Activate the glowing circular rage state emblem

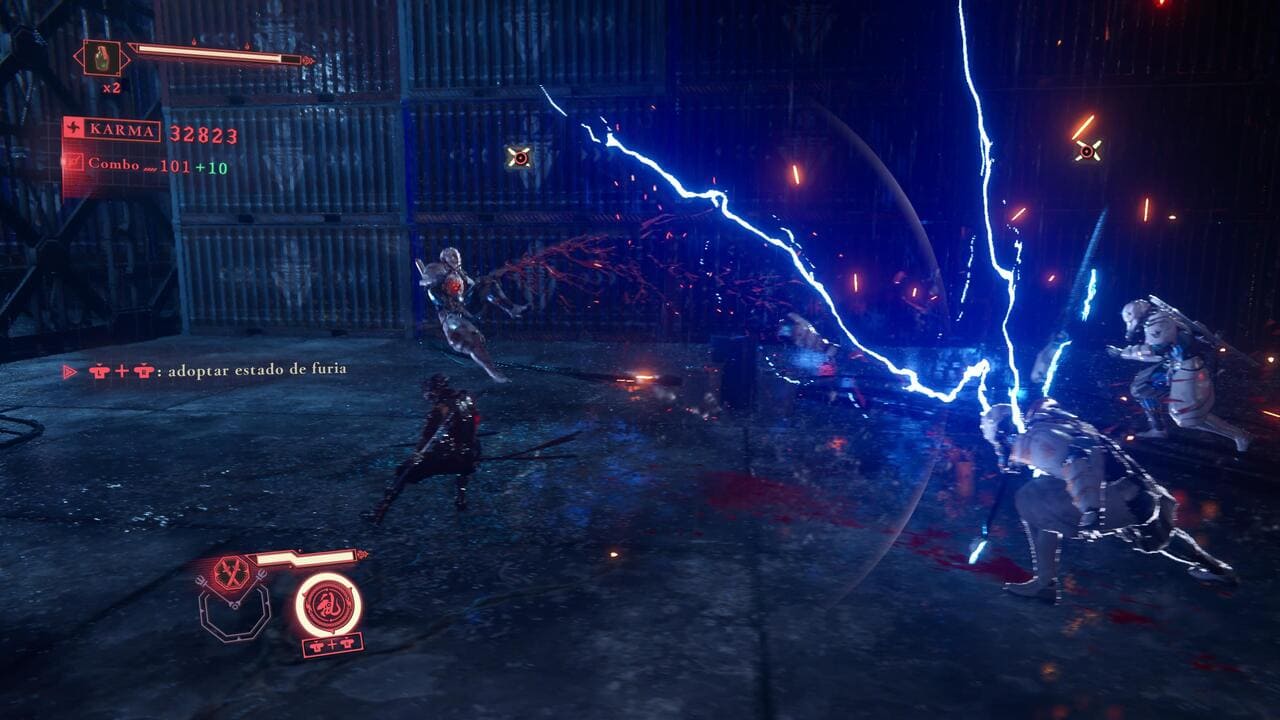pos(328,604)
